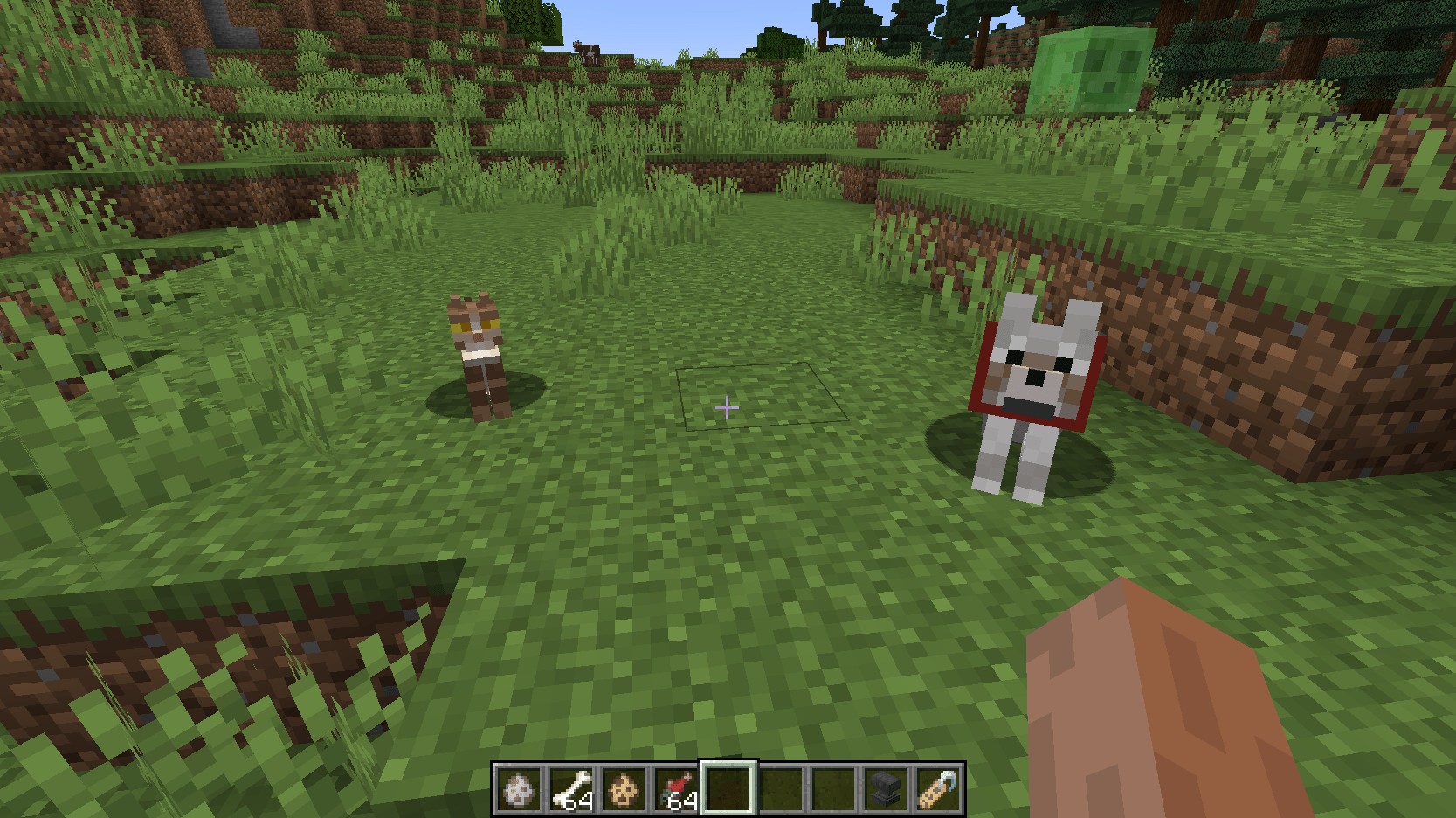Image resolution: width=1456 pixels, height=818 pixels.
Task: Click the highlighted empty hotbar slot
Action: [729, 789]
